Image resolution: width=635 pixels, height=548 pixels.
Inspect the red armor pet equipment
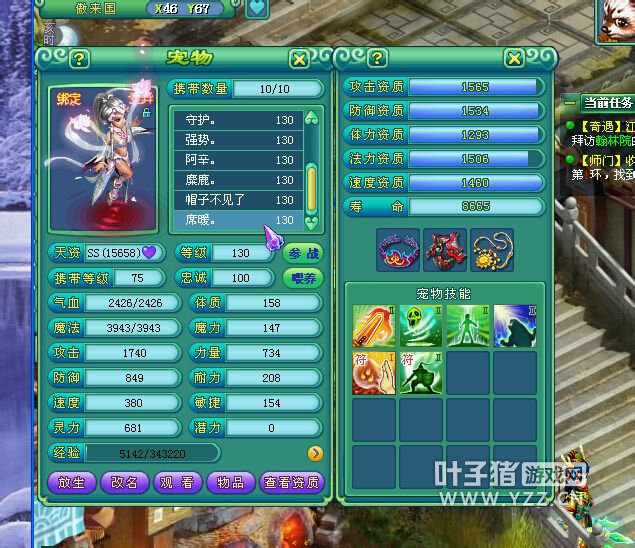[445, 249]
